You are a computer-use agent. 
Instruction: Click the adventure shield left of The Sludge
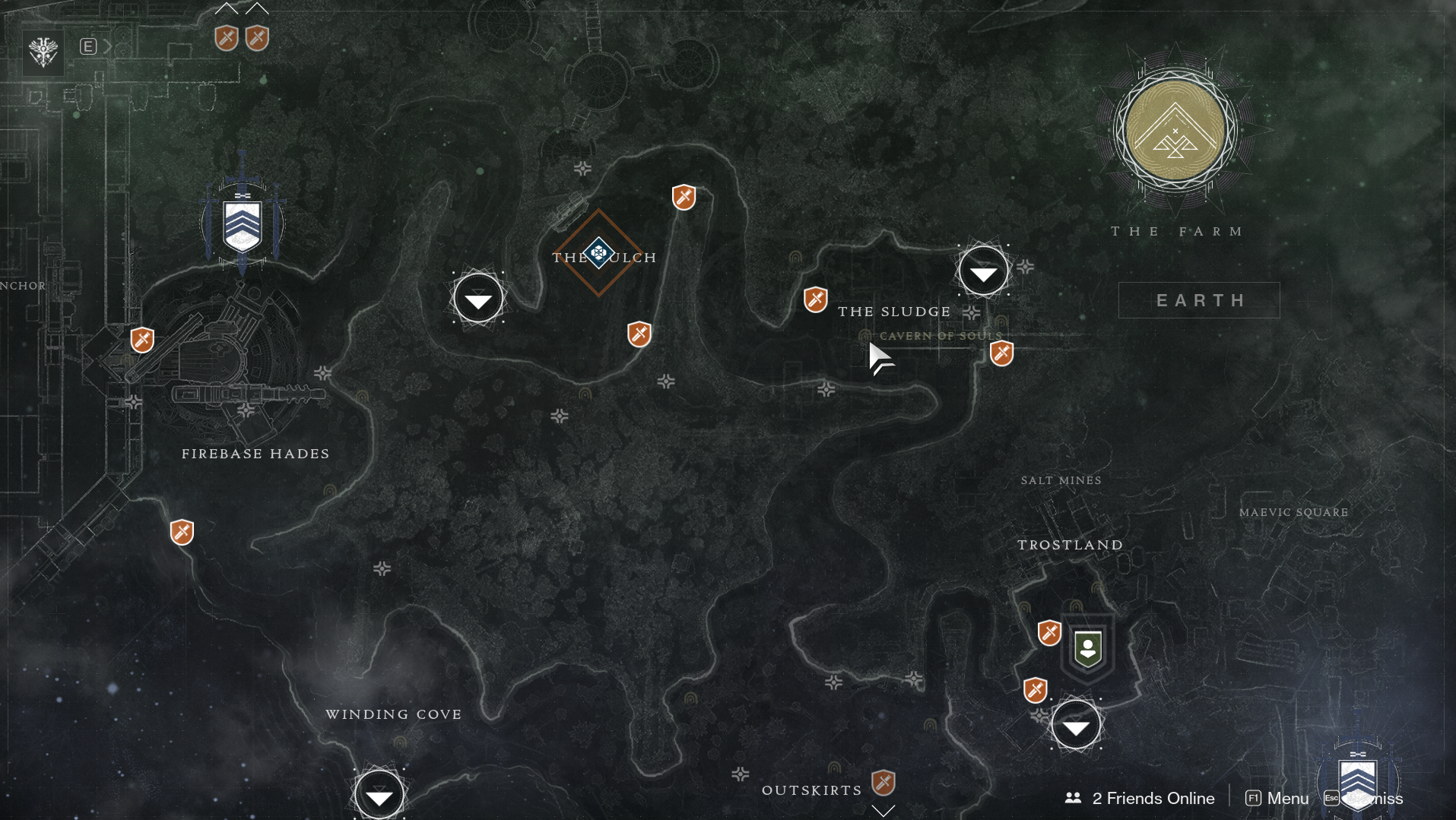coord(815,299)
